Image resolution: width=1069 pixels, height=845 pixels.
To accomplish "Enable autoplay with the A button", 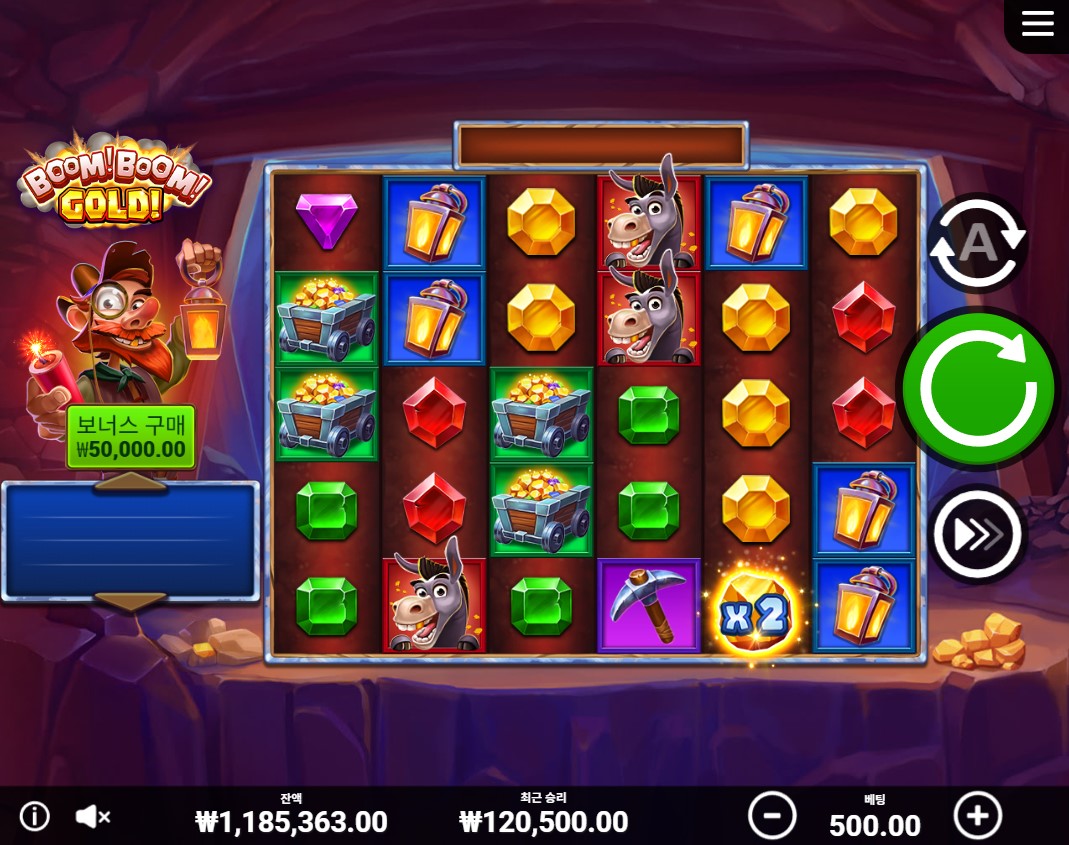I will tap(977, 242).
